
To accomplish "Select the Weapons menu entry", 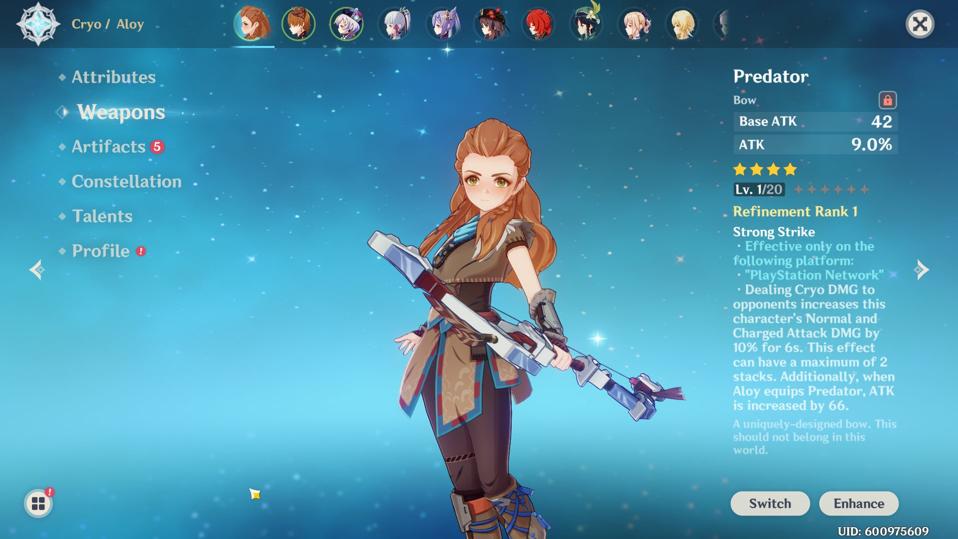I will point(120,112).
